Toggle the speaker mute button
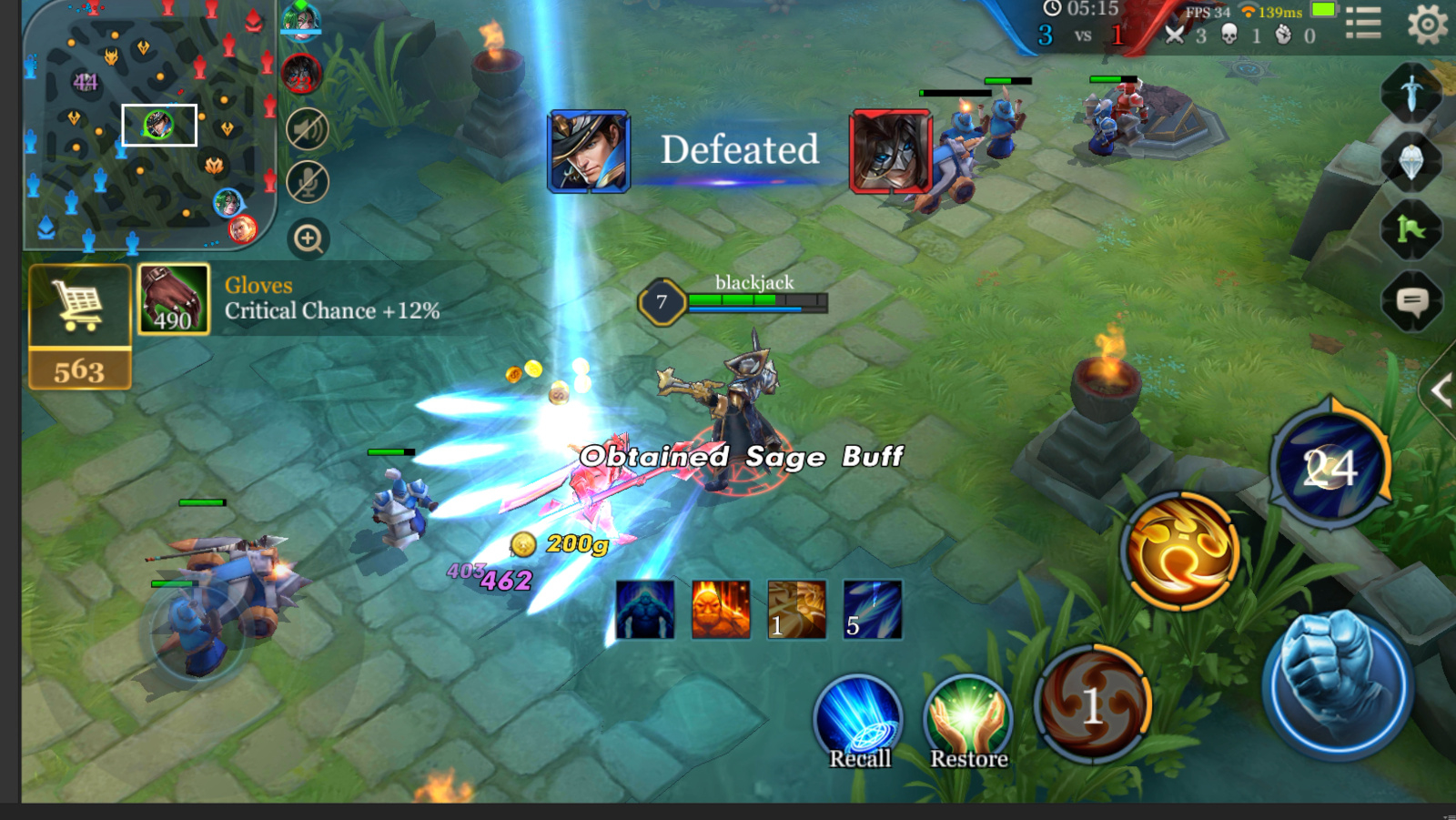The image size is (1456, 820). [308, 129]
